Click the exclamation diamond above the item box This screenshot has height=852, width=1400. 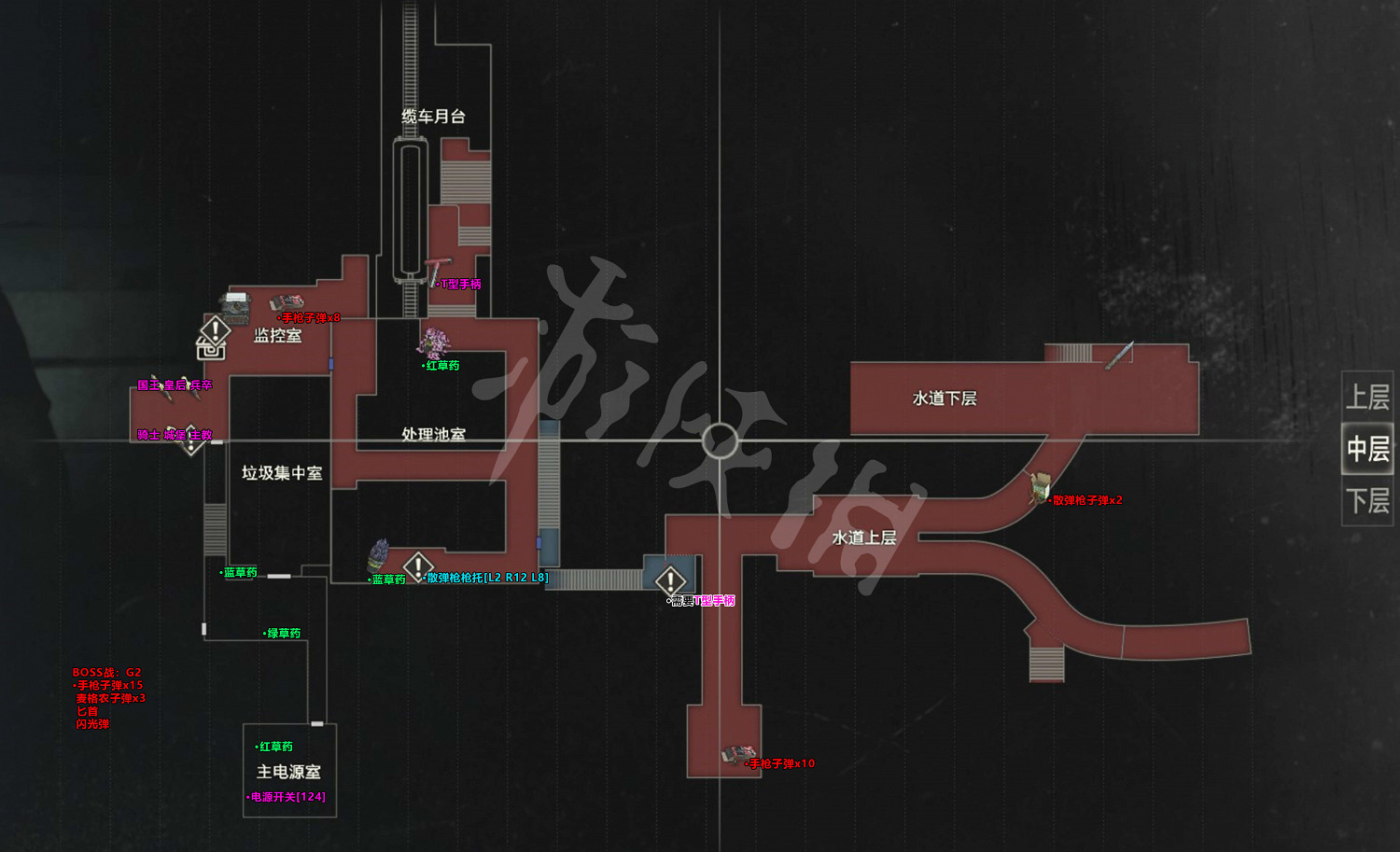click(x=214, y=328)
